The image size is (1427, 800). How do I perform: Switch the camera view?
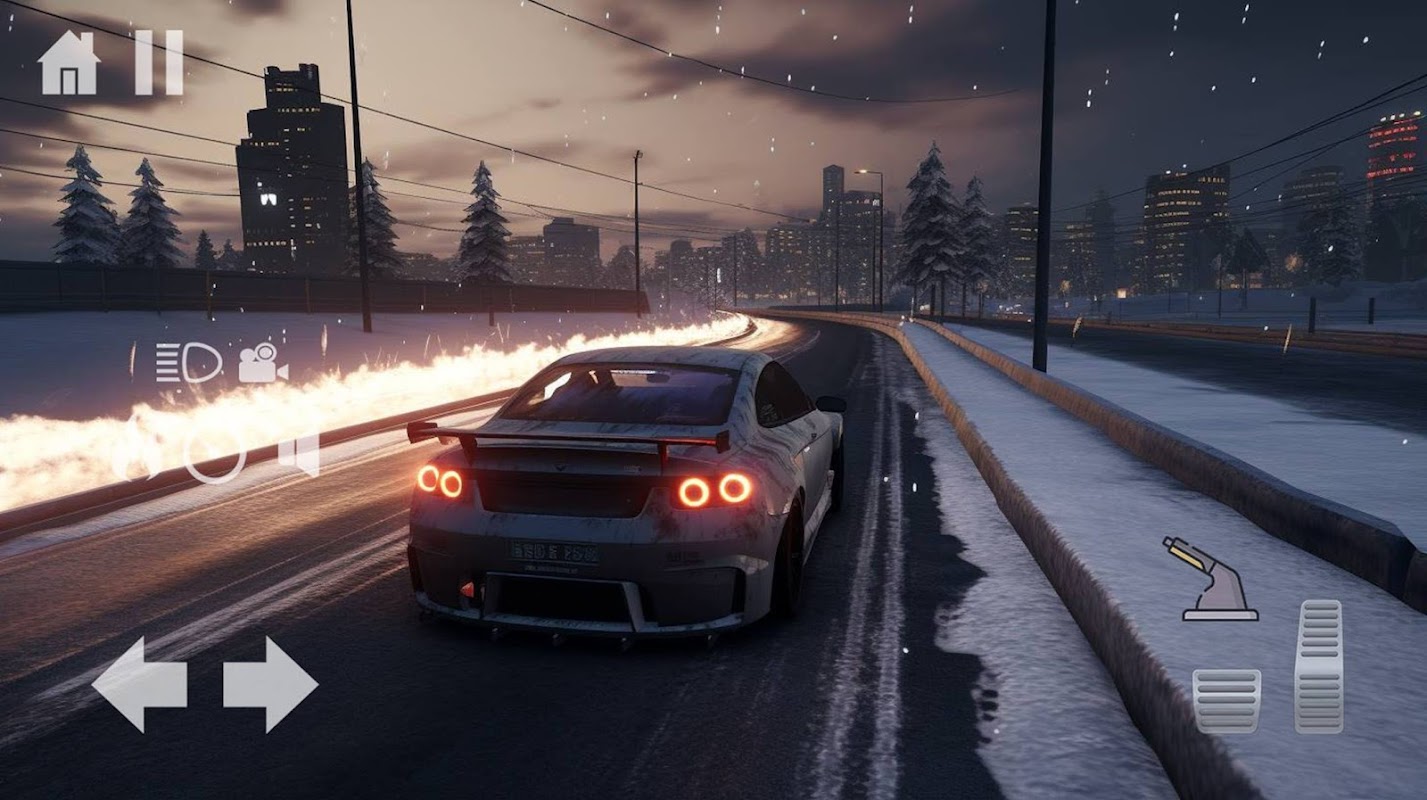(262, 363)
